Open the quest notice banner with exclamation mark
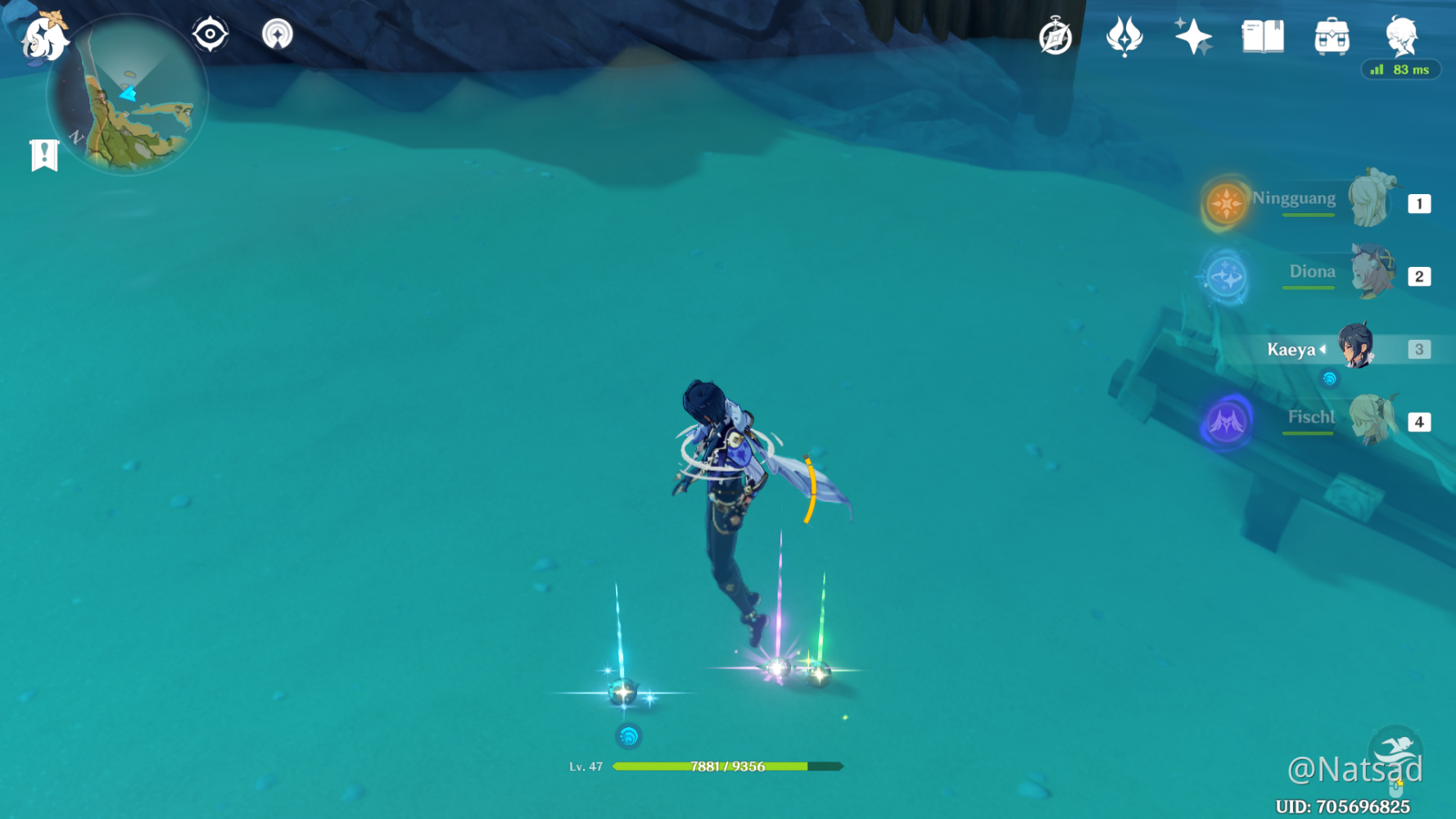This screenshot has height=819, width=1456. 43,152
